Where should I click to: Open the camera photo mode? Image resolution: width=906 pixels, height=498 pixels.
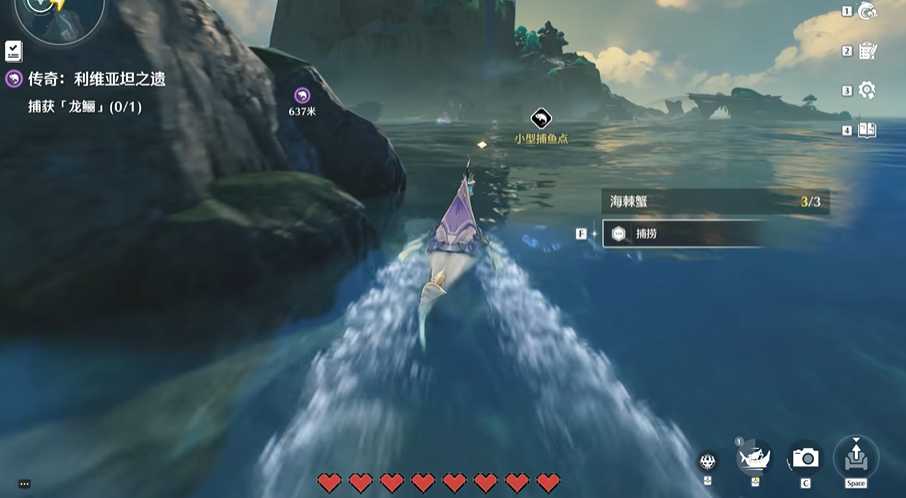pos(805,458)
